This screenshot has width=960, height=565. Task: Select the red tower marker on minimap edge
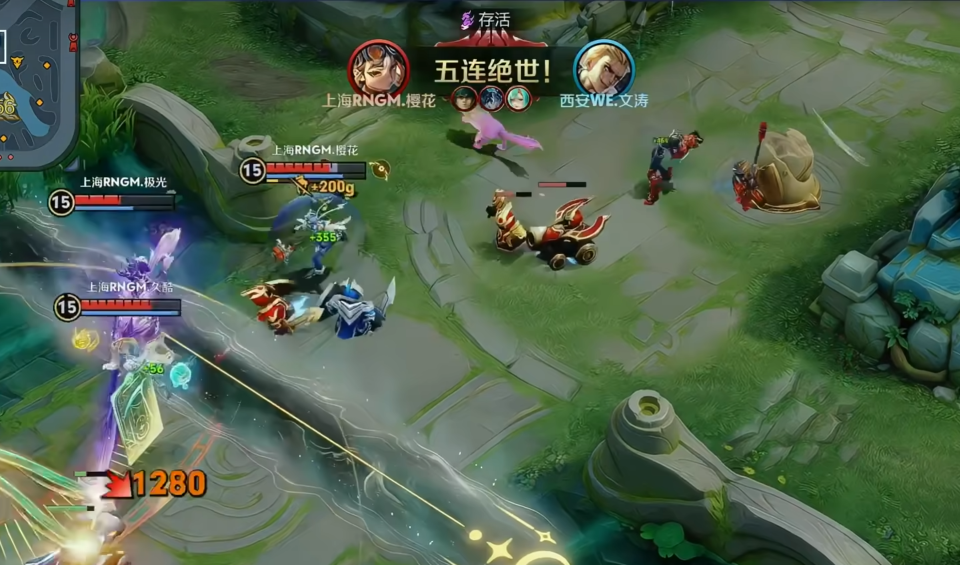click(73, 40)
